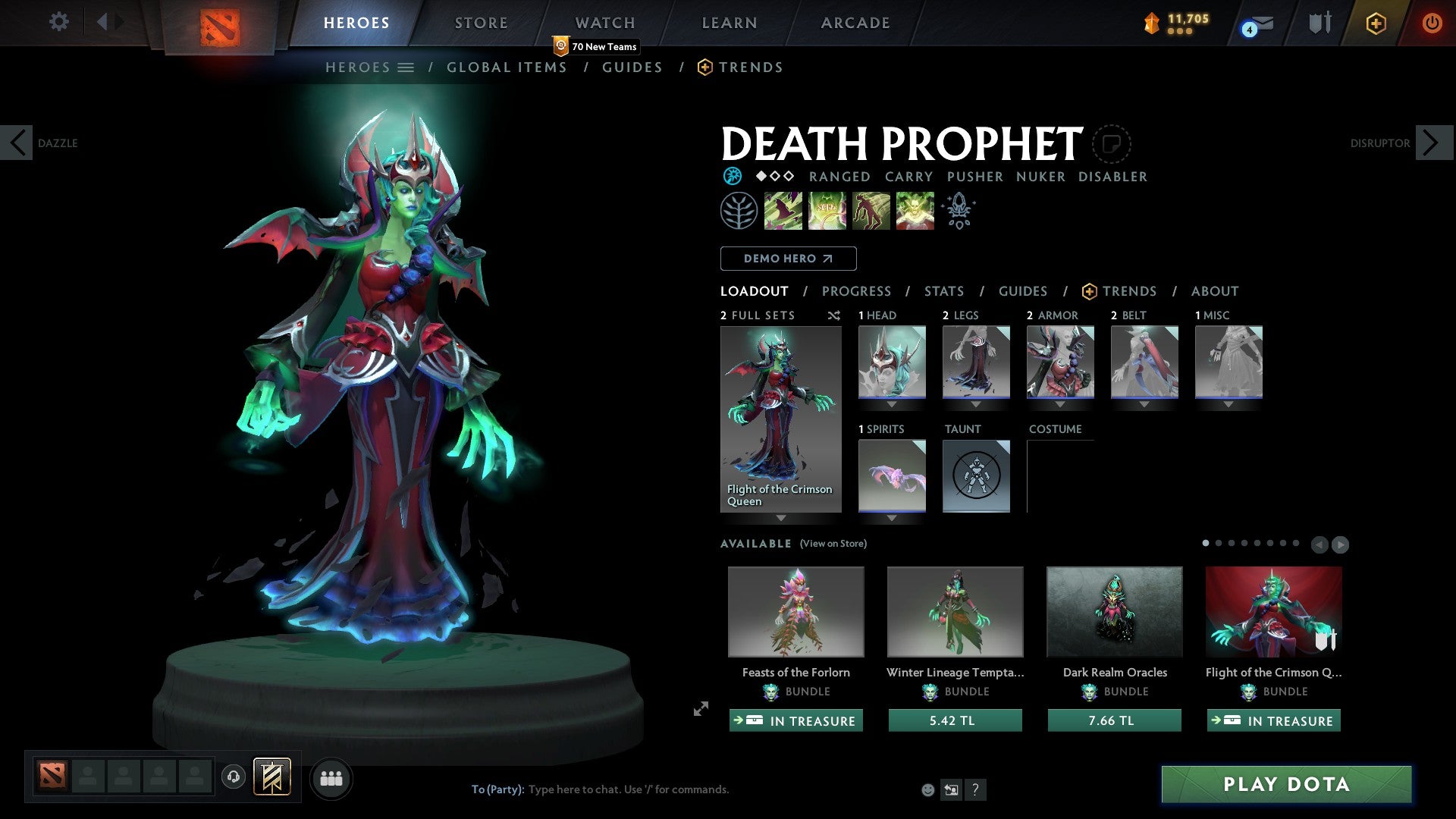This screenshot has width=1456, height=819.
Task: Select the Exorcism ability icon
Action: coord(915,210)
